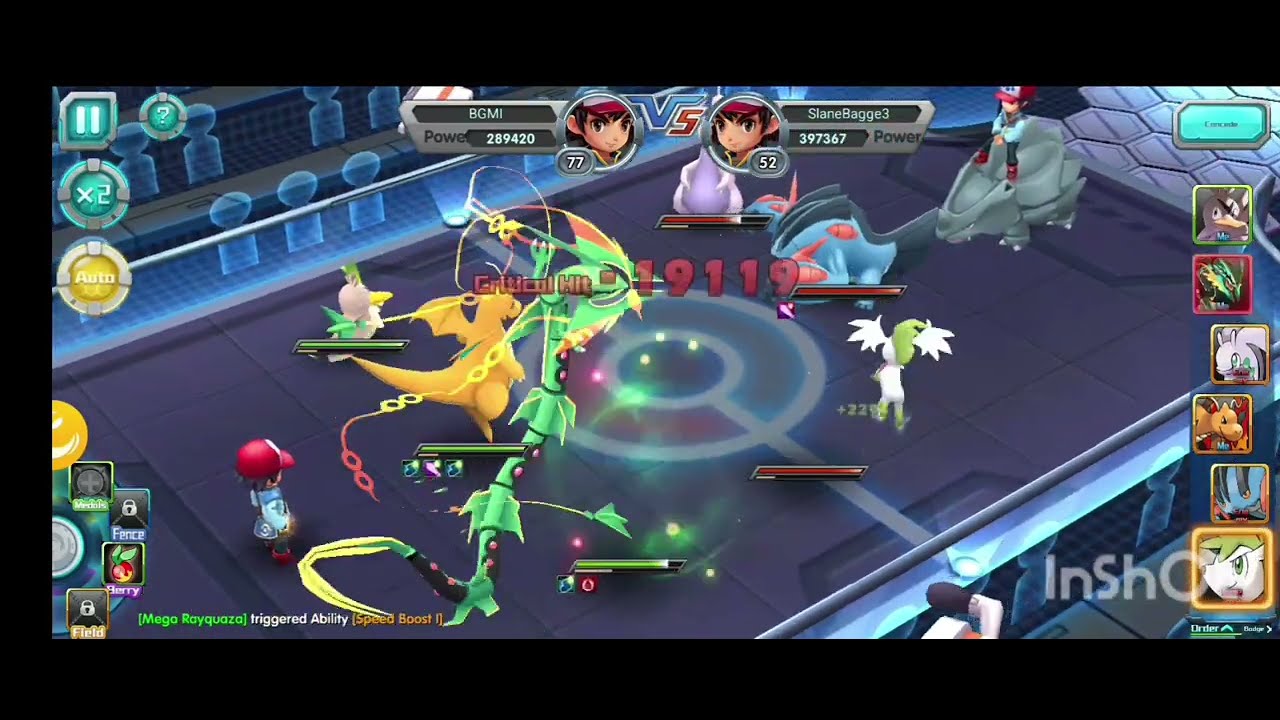
Task: Click the BGMI player name plate
Action: 483,113
